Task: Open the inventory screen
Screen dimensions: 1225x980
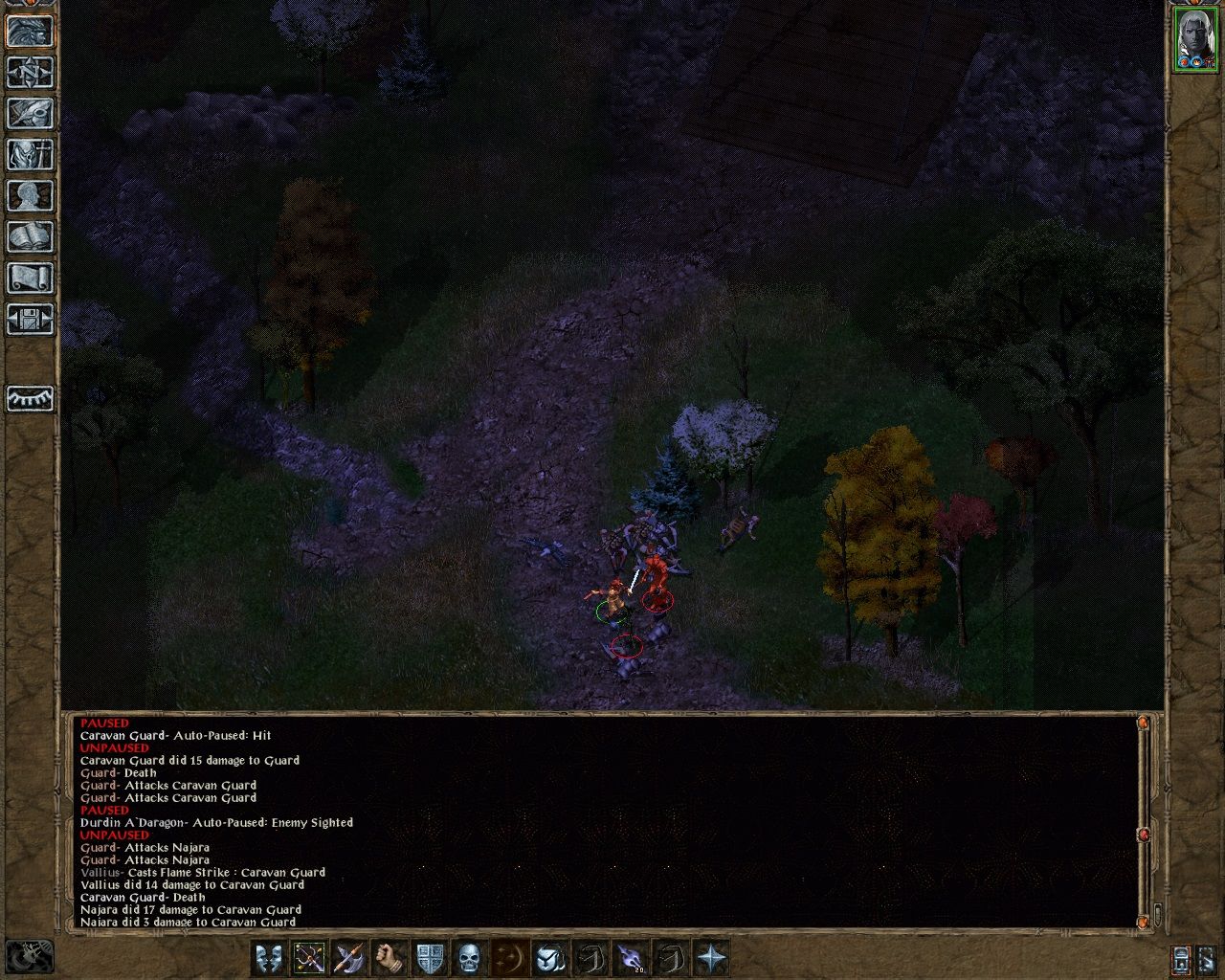Action: click(x=30, y=154)
